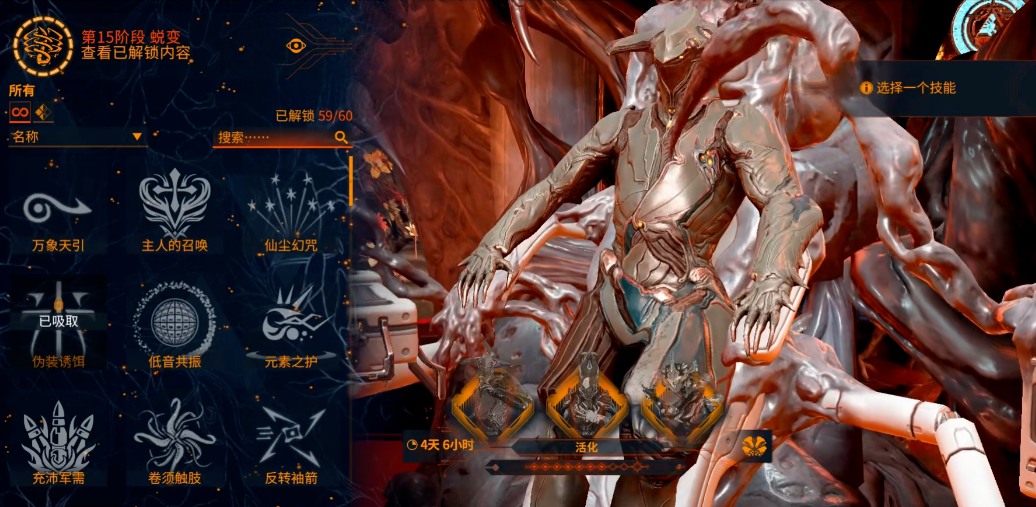
Task: Toggle the eye visibility icon
Action: click(x=296, y=45)
